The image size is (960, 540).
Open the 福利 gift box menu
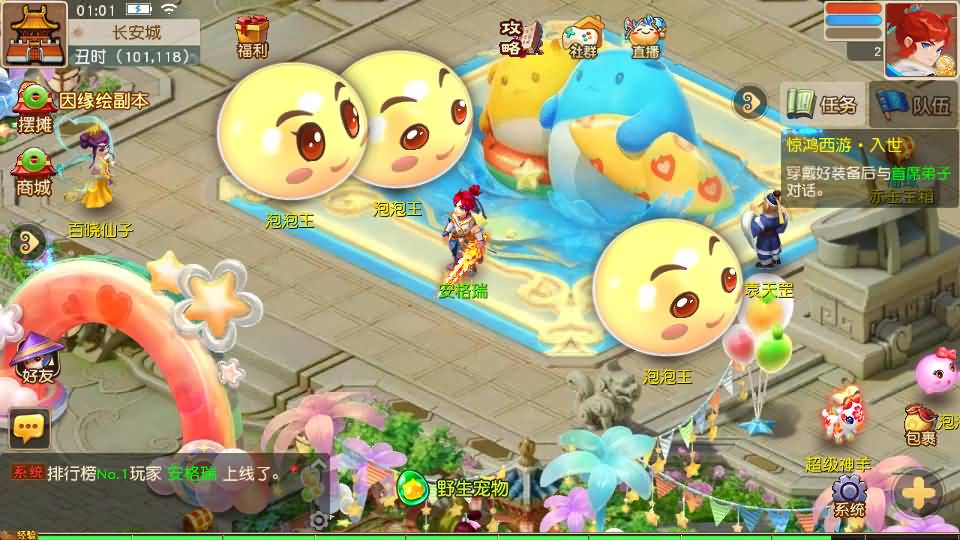252,36
